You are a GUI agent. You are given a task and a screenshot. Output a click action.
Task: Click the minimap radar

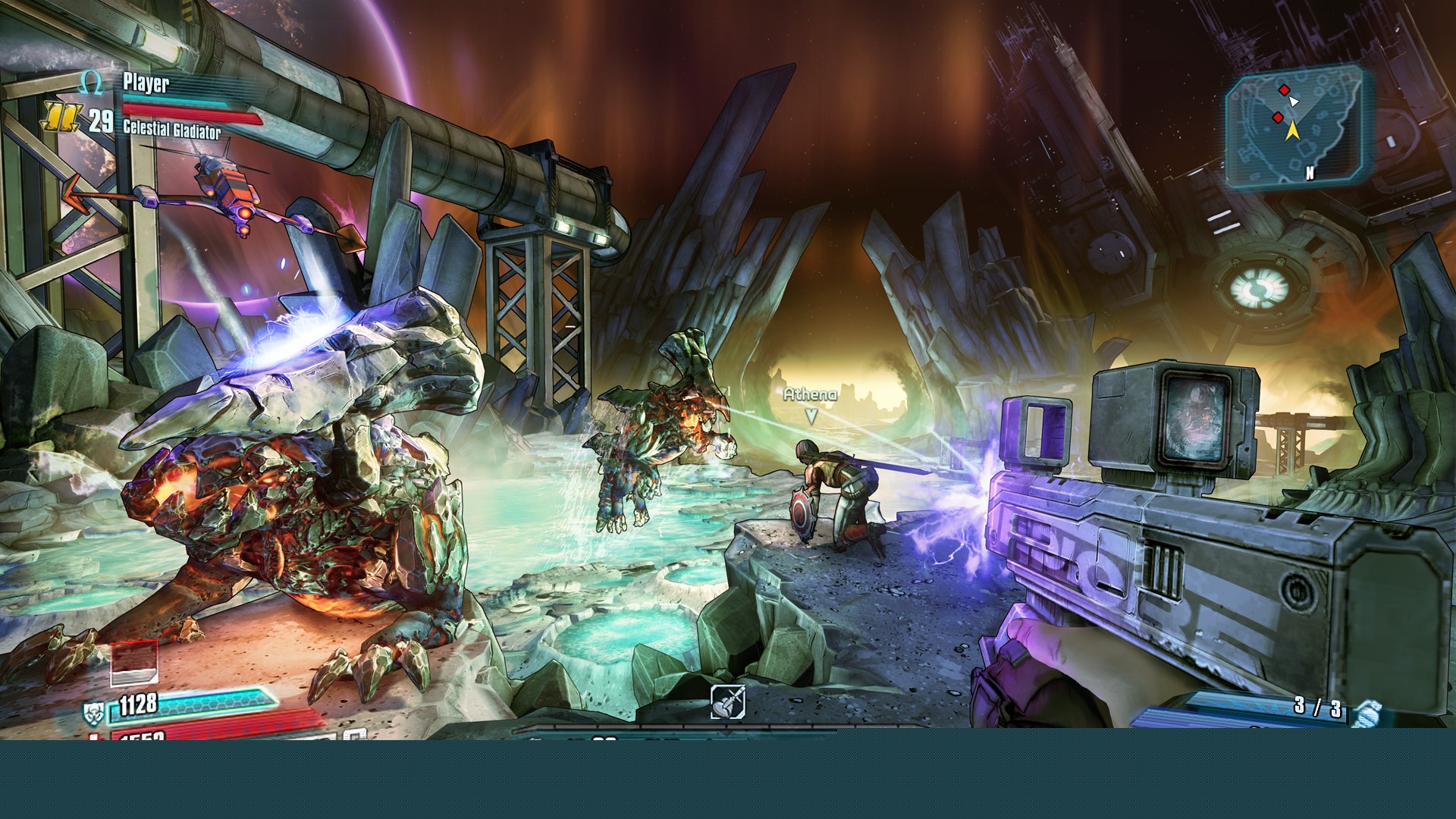pyautogui.click(x=1293, y=125)
